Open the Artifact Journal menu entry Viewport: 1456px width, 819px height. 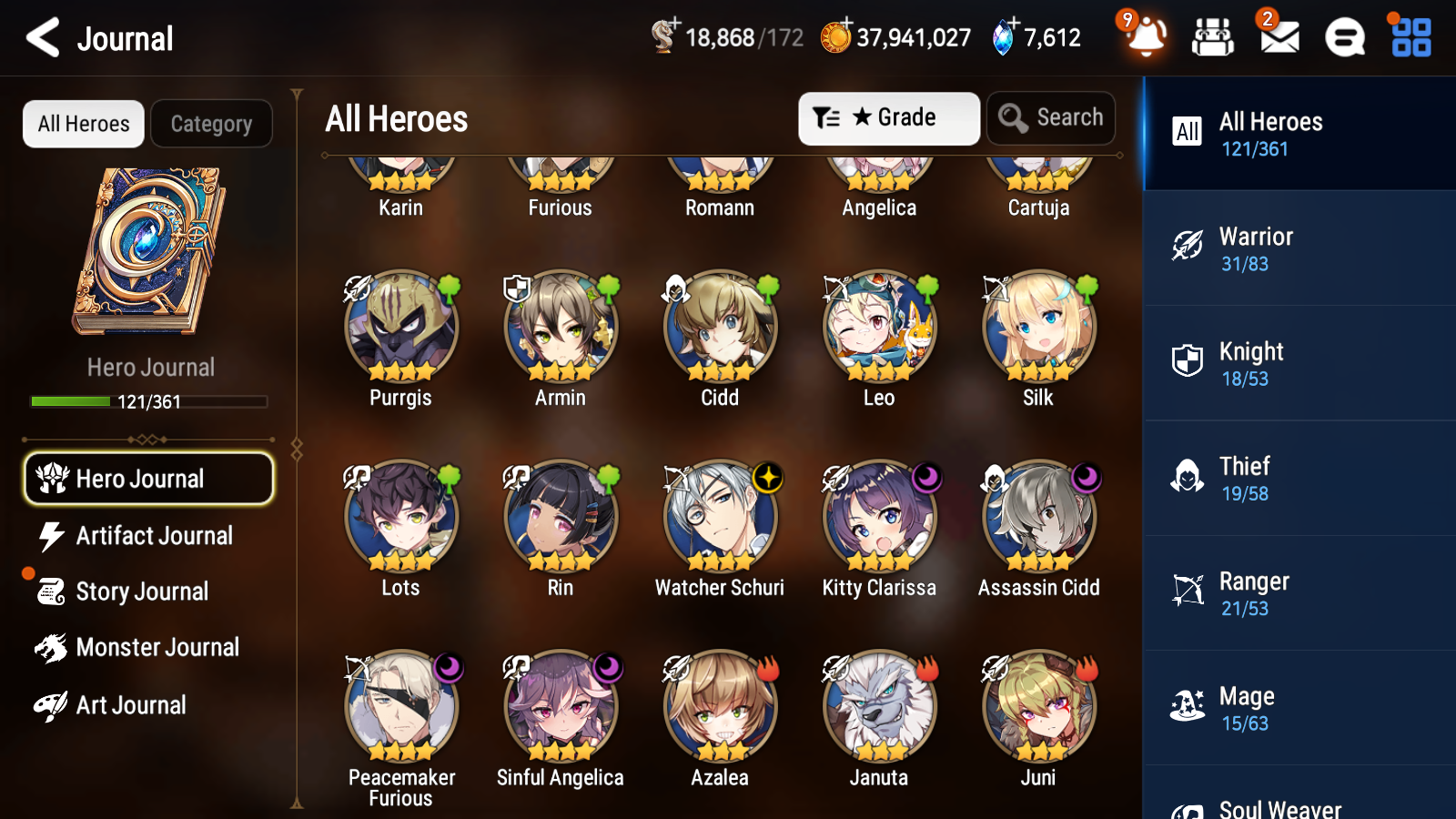tap(155, 535)
